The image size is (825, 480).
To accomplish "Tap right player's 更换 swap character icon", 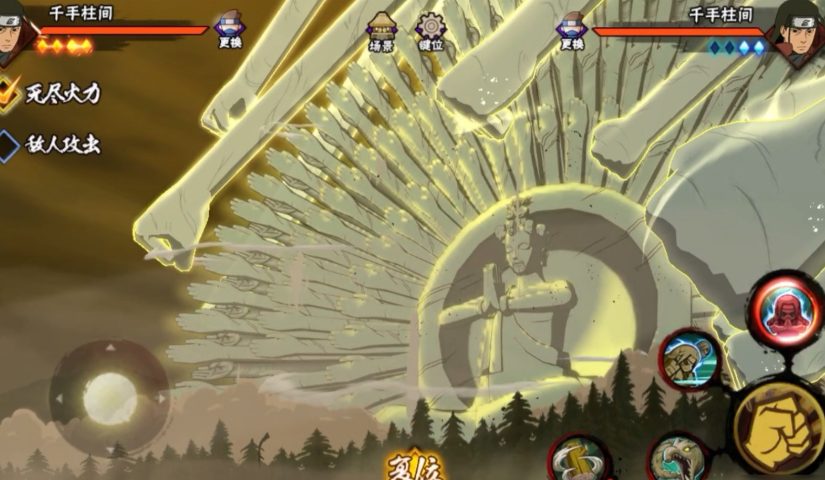I will [x=571, y=30].
